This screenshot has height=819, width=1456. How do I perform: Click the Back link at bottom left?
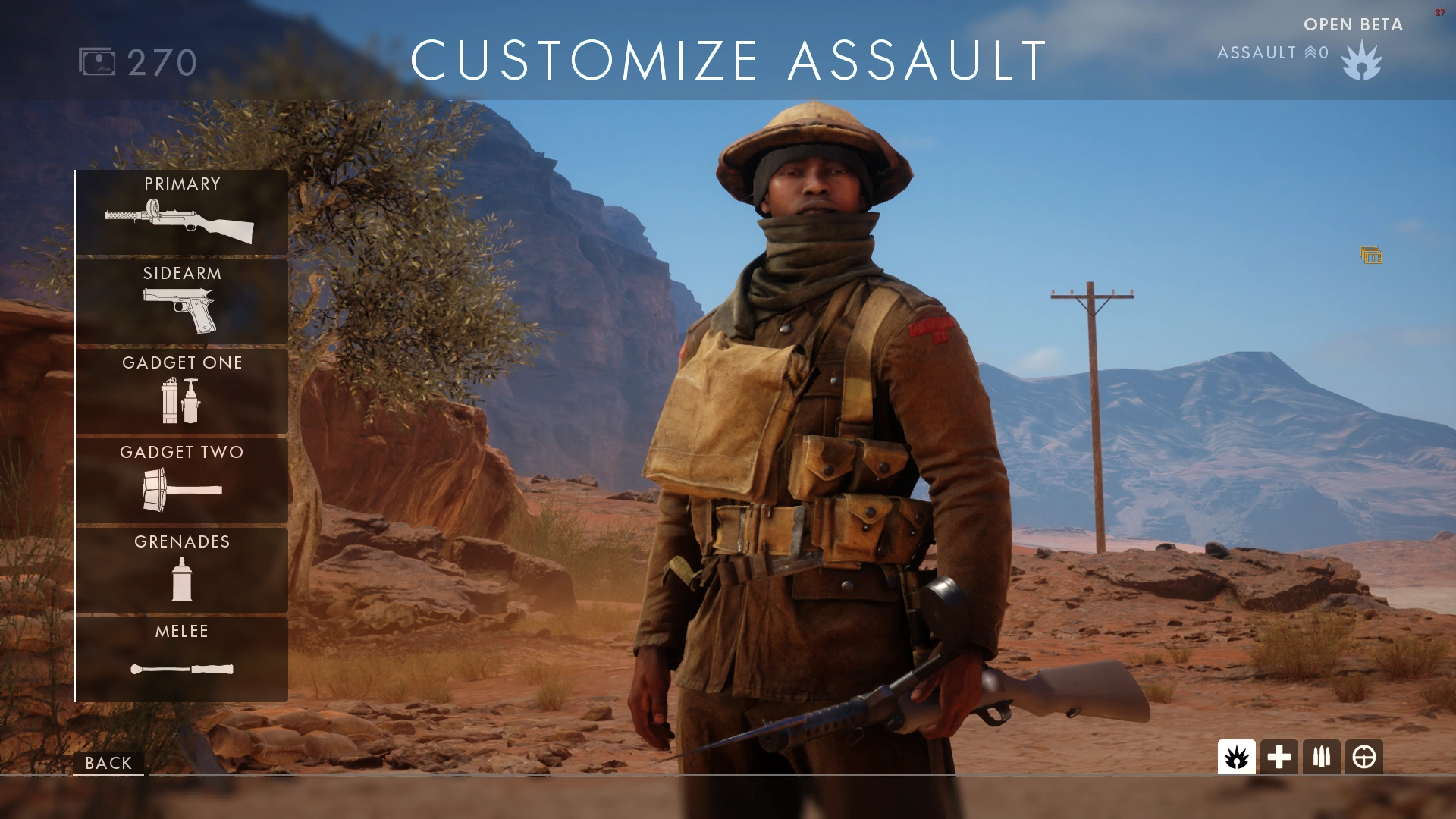pyautogui.click(x=108, y=763)
